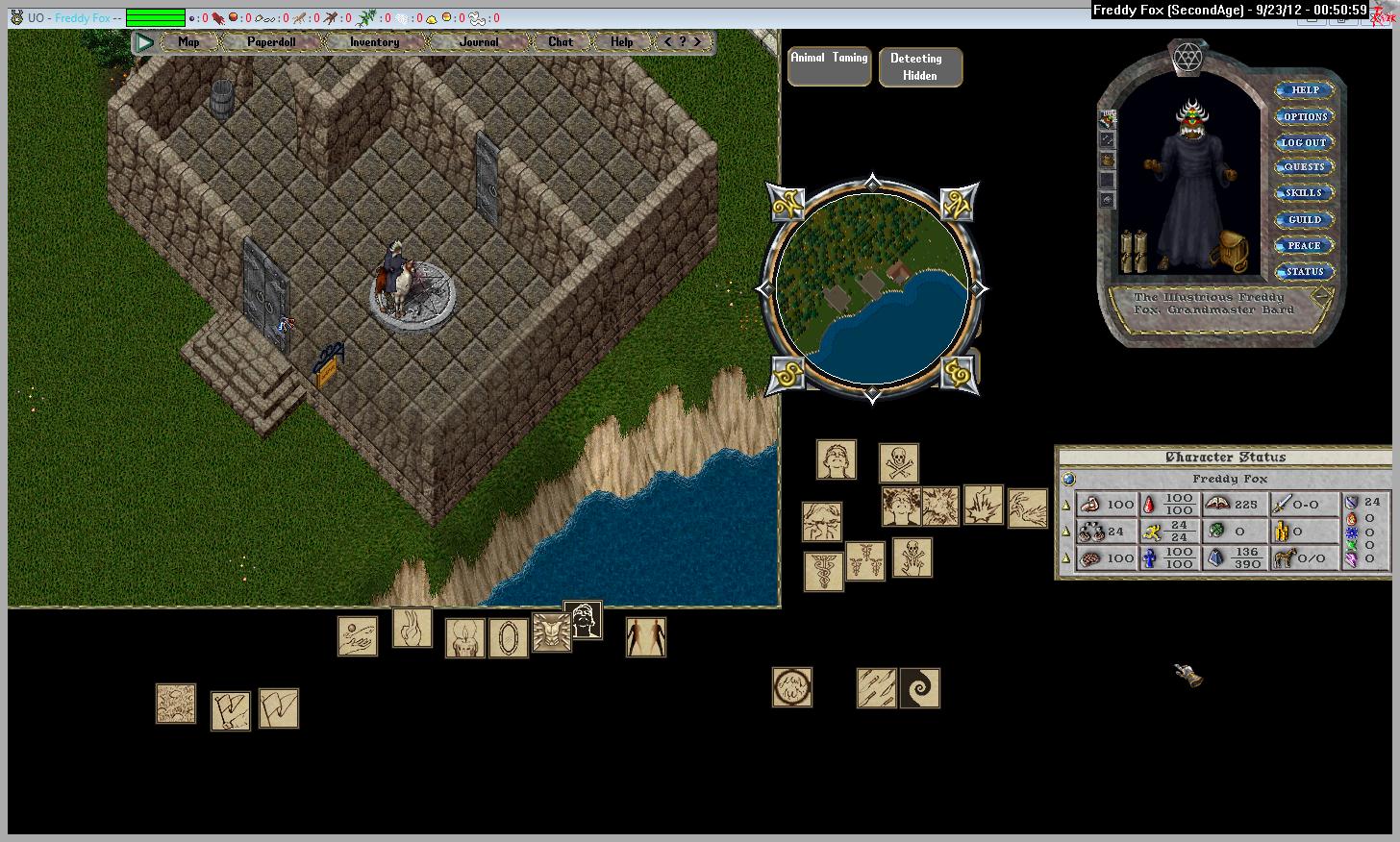Toggle the Peace mode button

(1305, 246)
